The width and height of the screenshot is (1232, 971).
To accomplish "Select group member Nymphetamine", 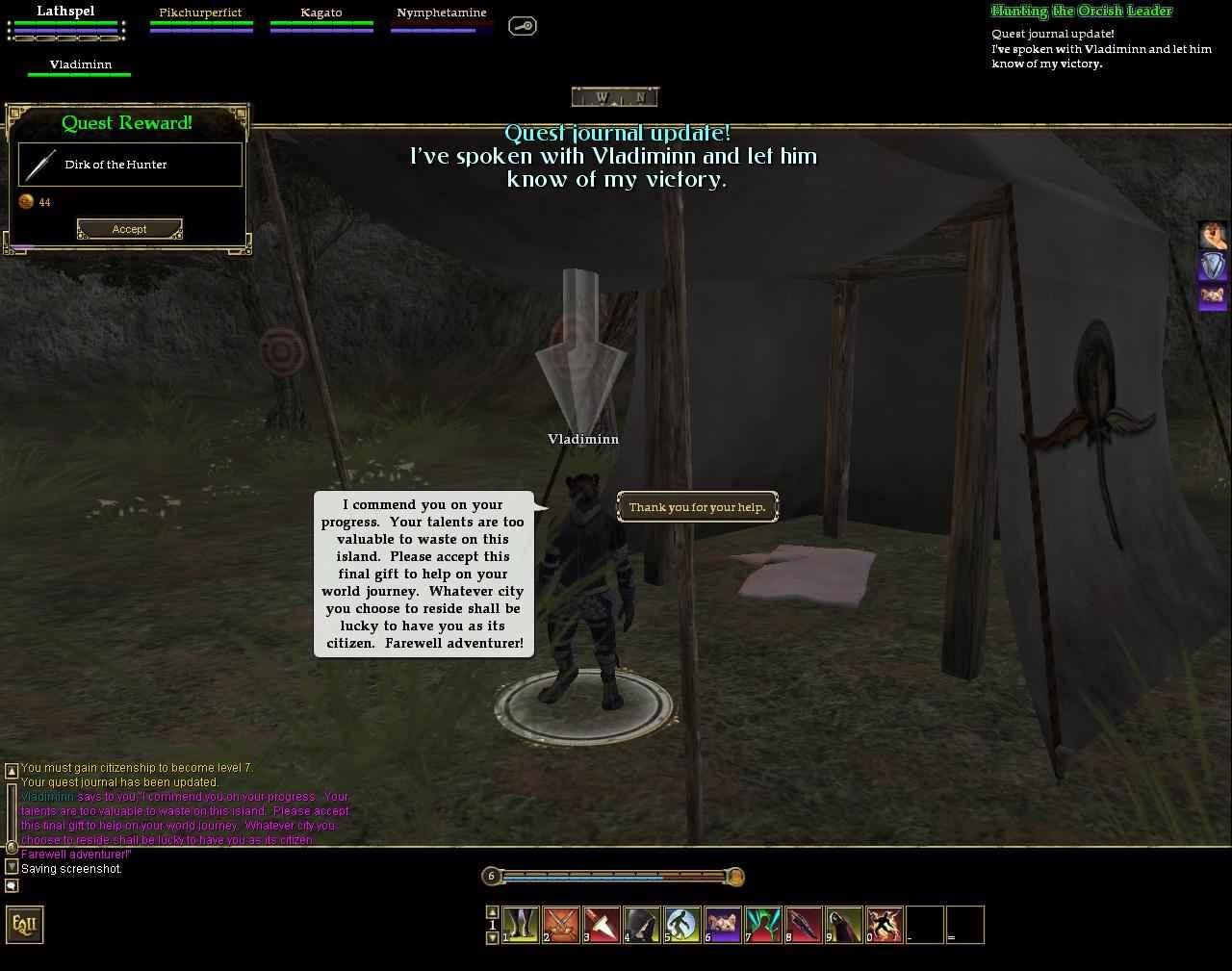I will [x=441, y=13].
